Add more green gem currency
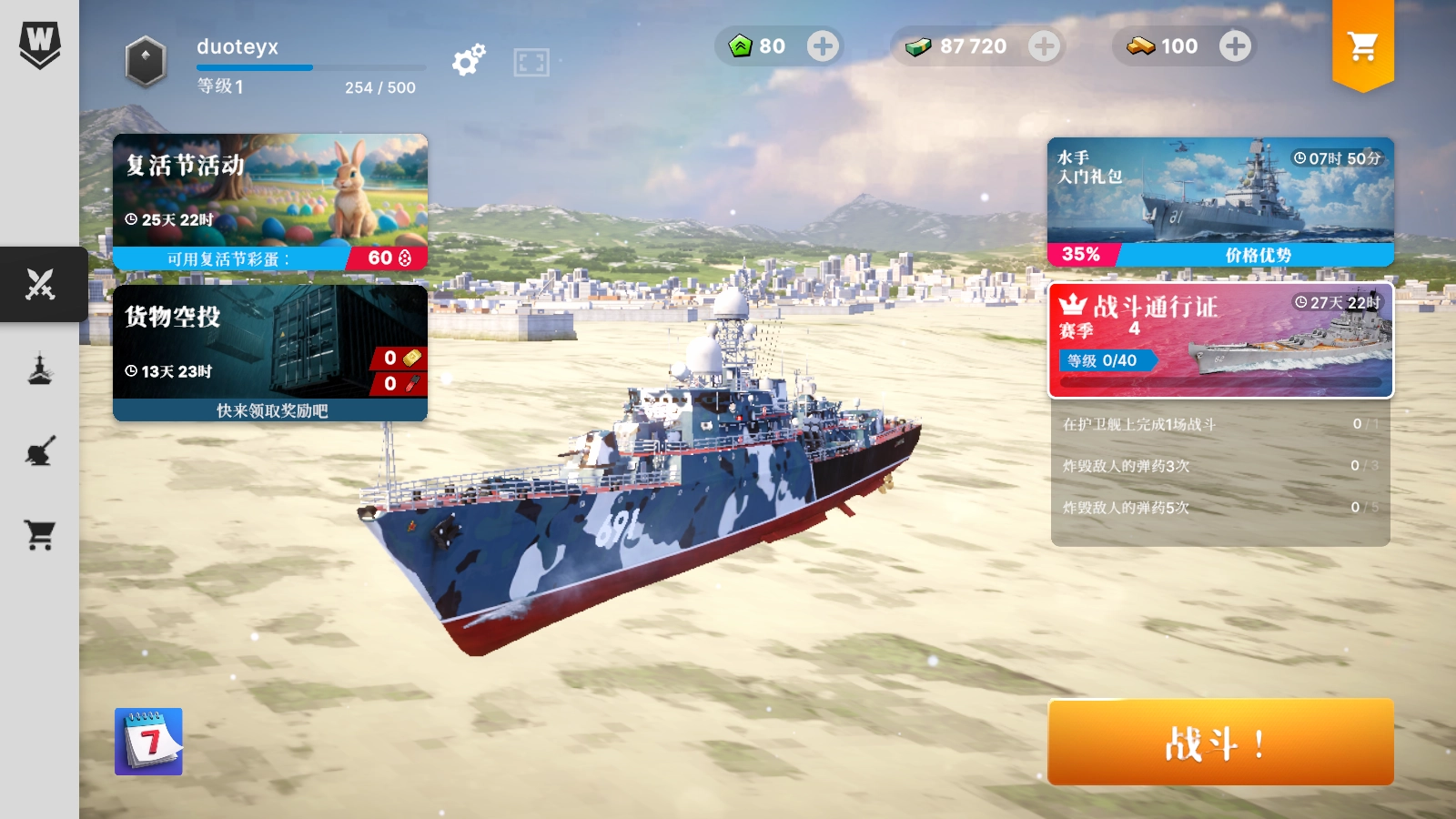 (x=823, y=46)
